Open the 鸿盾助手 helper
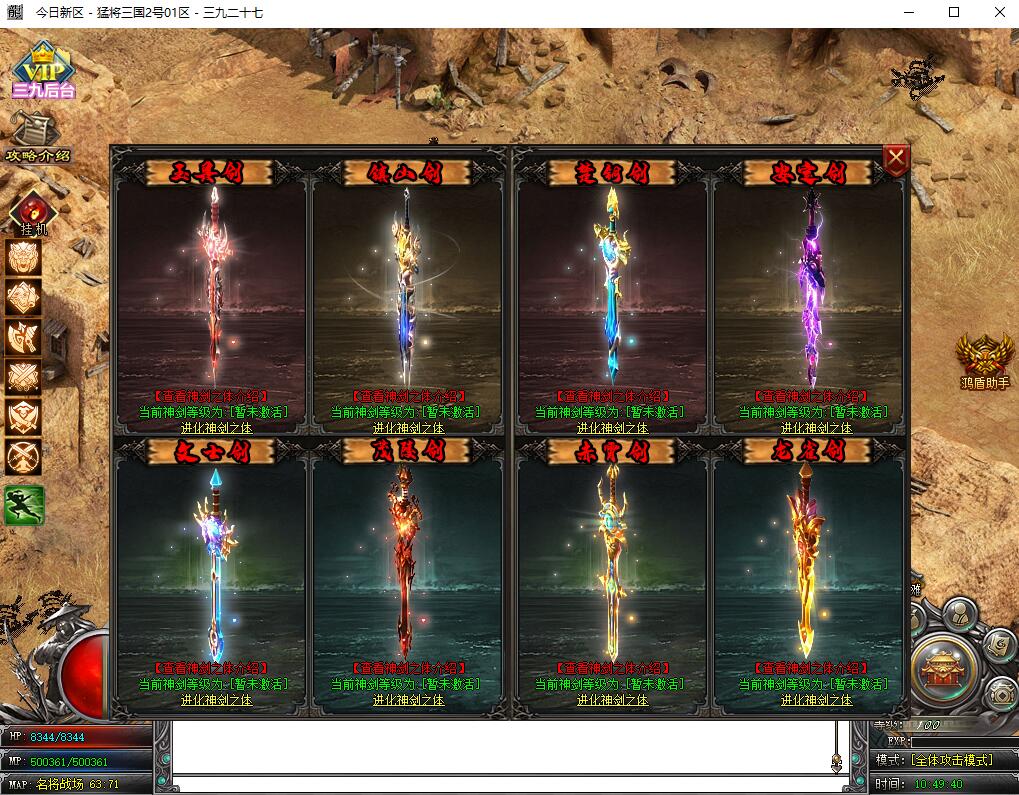 coord(984,360)
